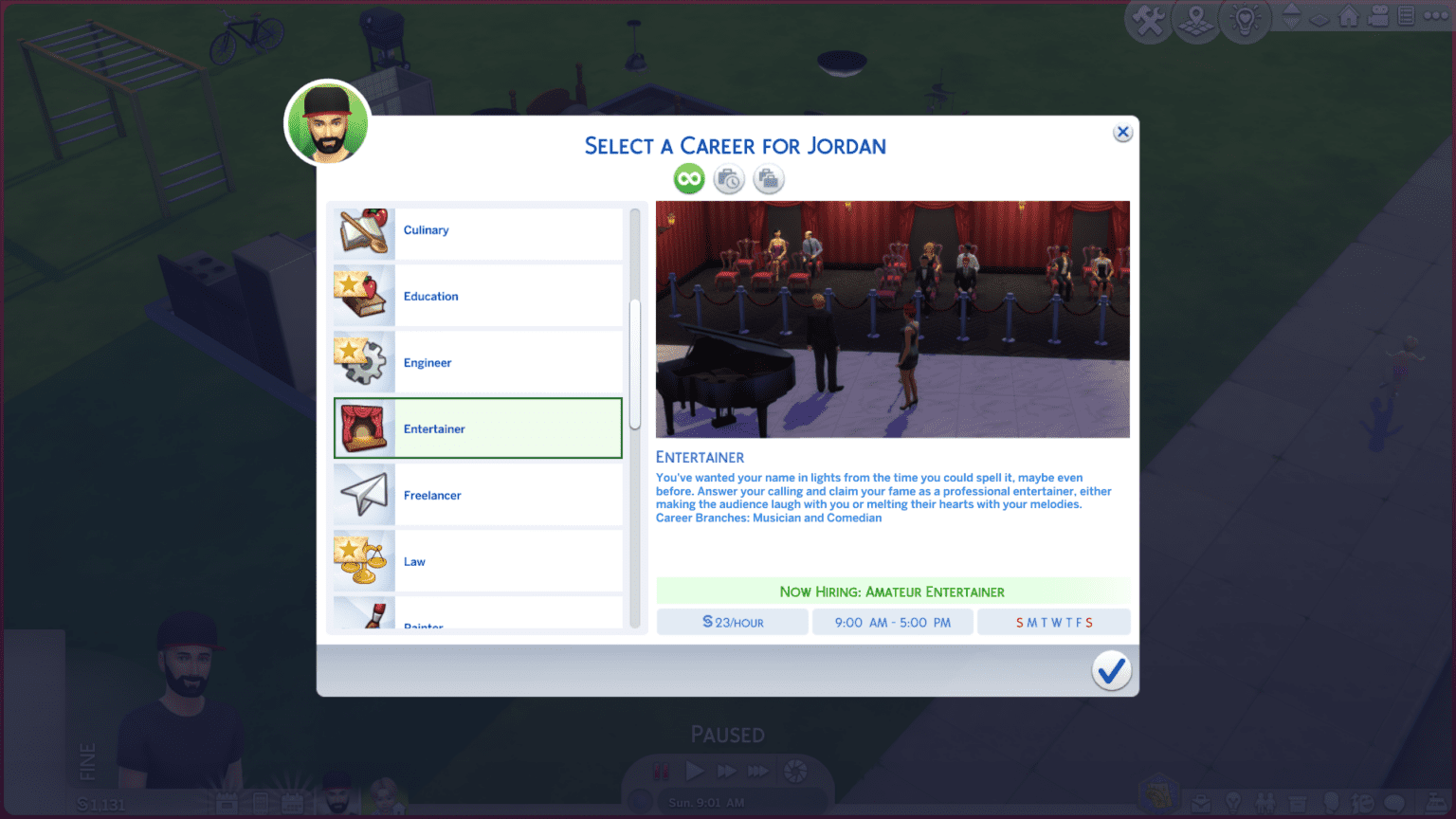Screen dimensions: 1456x819
Task: Click the lightbulb notifications icon
Action: pyautogui.click(x=1245, y=19)
